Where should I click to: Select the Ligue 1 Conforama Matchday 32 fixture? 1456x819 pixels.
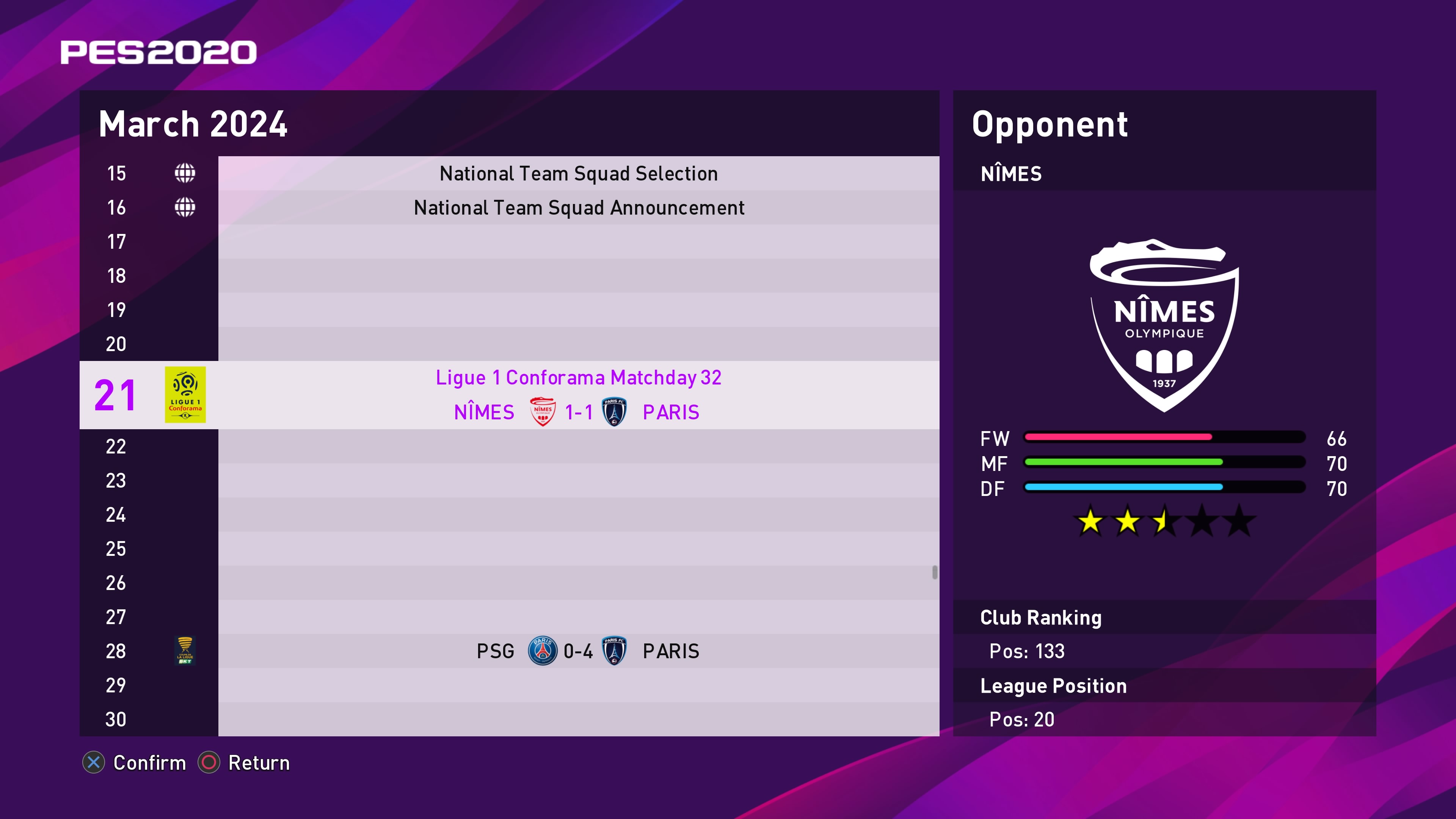pyautogui.click(x=578, y=394)
